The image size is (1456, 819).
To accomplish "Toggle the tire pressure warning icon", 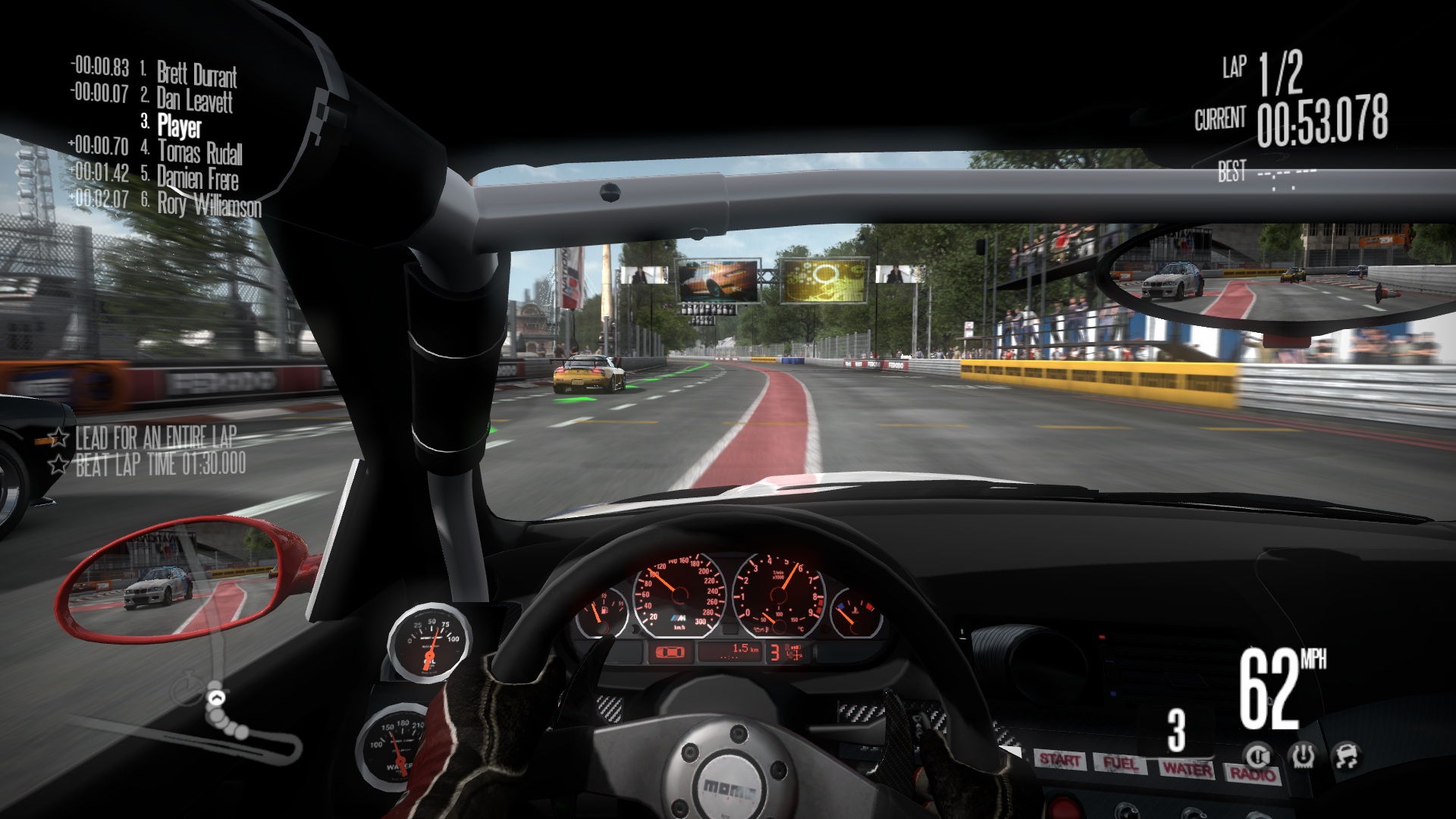I will (1302, 755).
